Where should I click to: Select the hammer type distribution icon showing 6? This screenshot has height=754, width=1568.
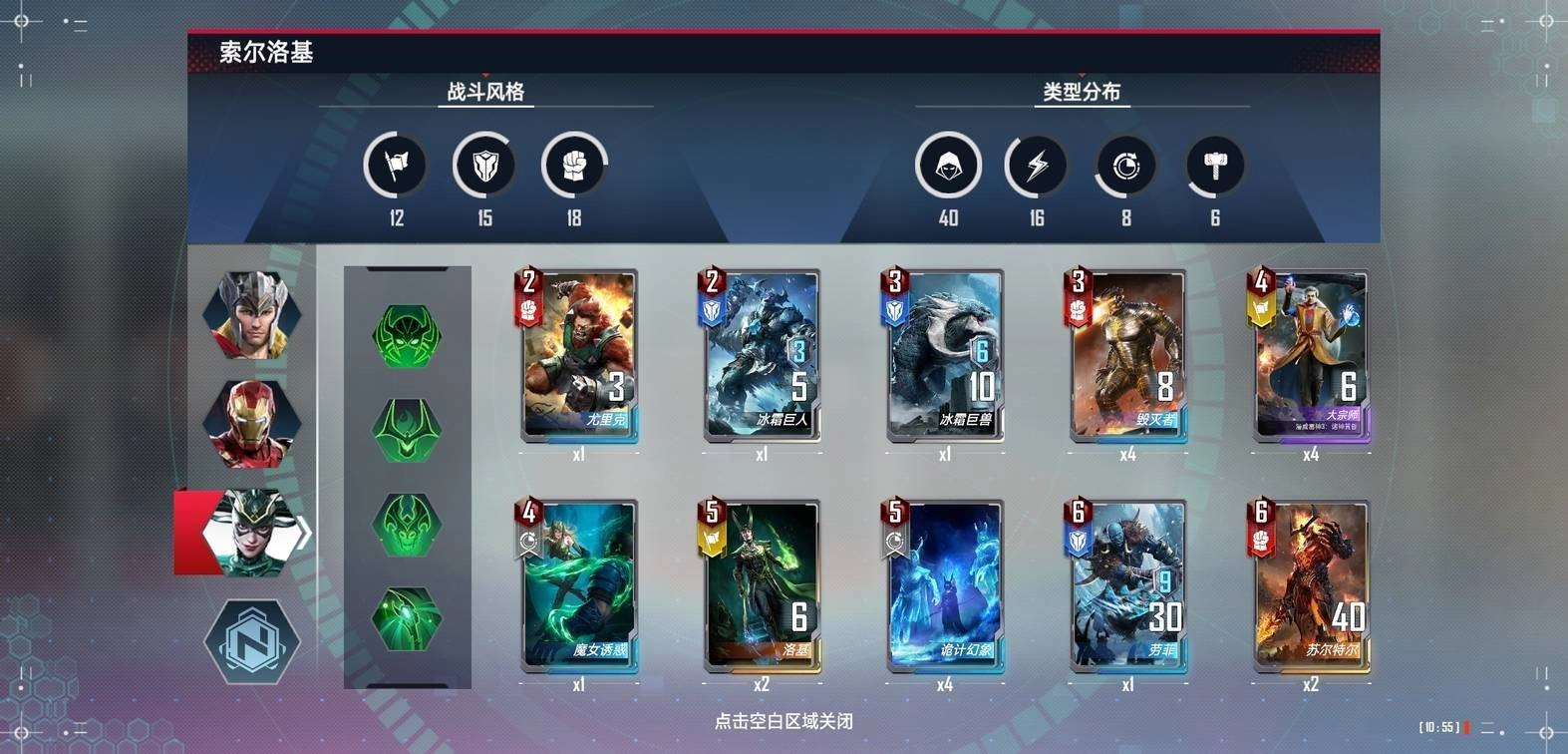pos(1214,166)
